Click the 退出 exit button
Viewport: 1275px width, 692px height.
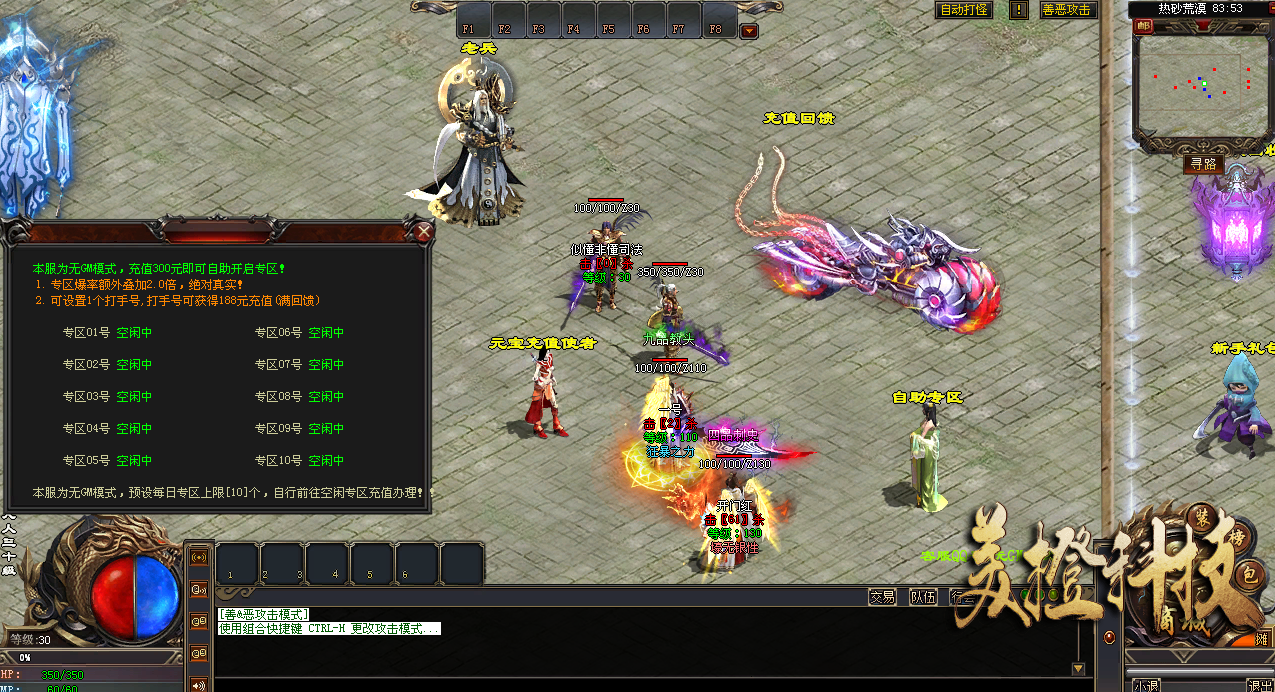pos(1259,685)
